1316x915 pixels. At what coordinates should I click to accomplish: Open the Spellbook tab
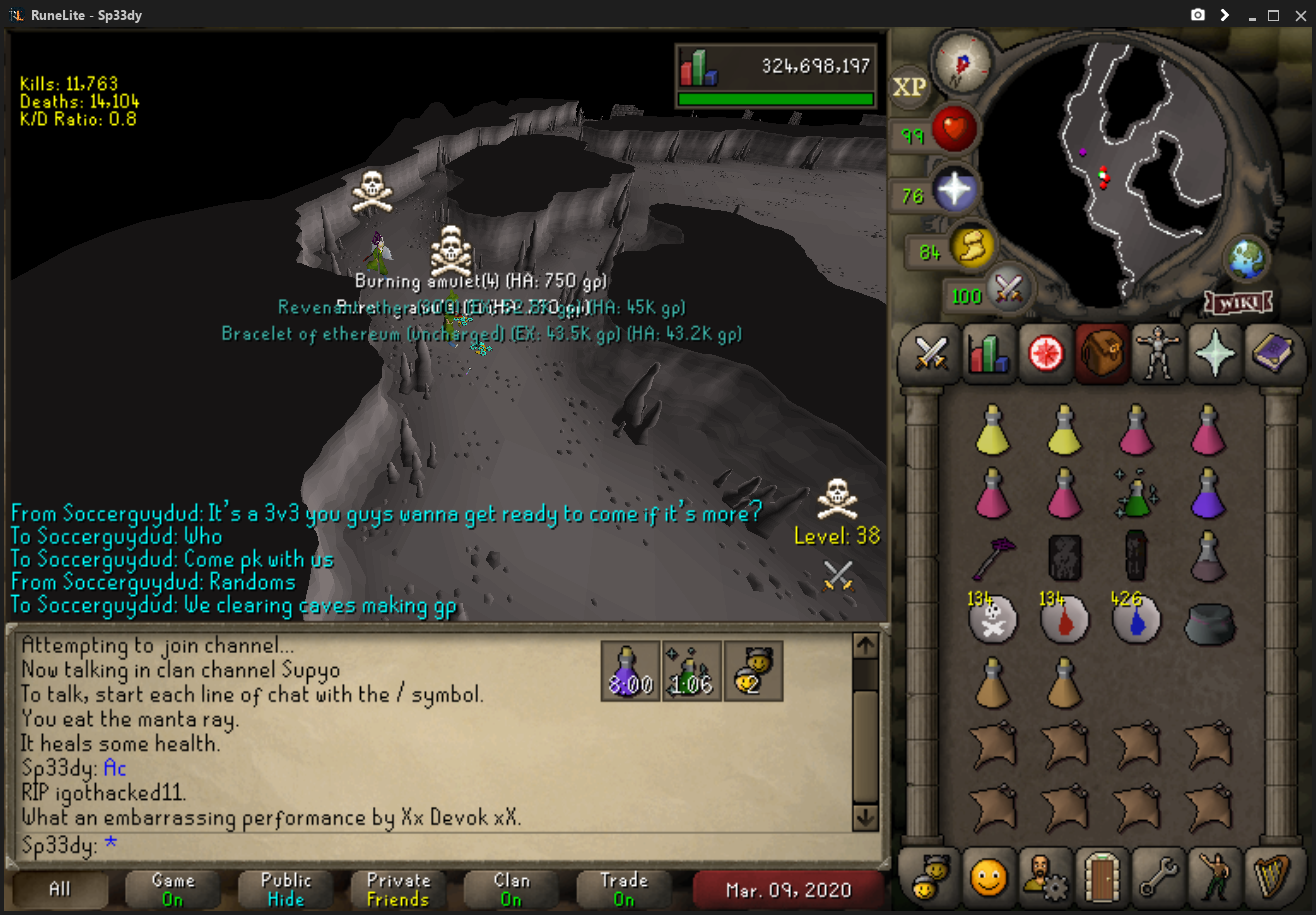click(x=1270, y=354)
